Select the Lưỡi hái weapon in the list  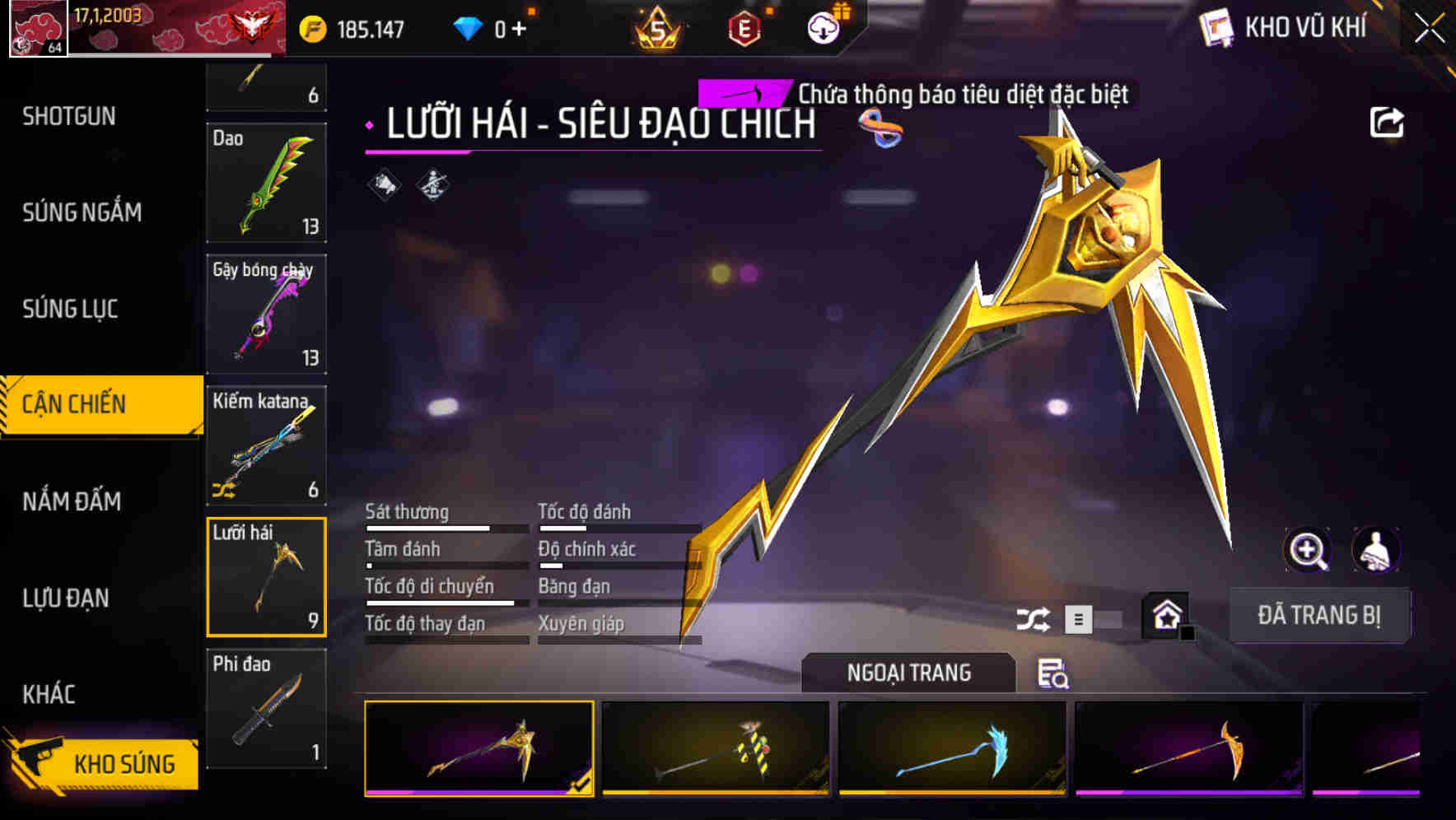[266, 576]
